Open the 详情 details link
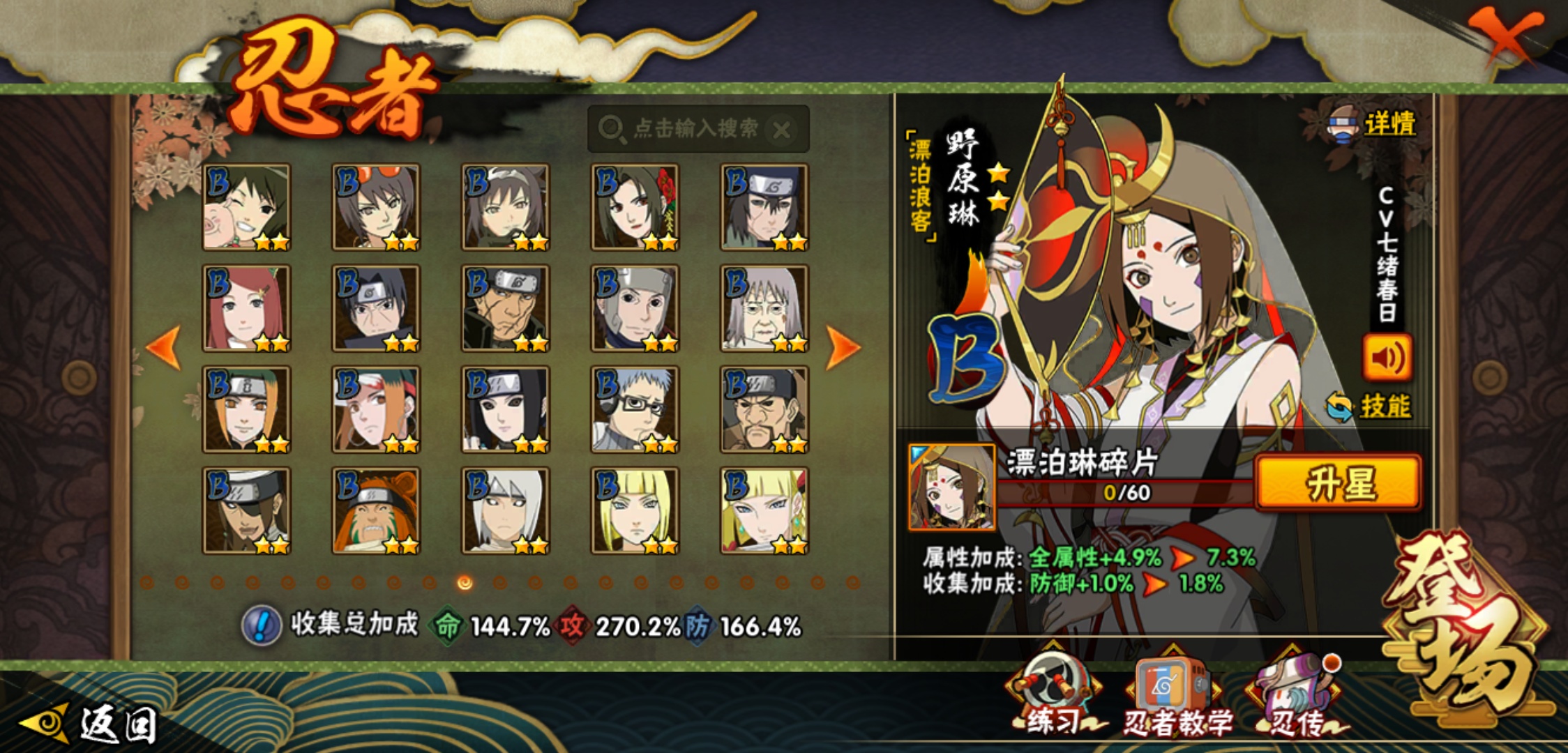Image resolution: width=1568 pixels, height=753 pixels. (1388, 124)
